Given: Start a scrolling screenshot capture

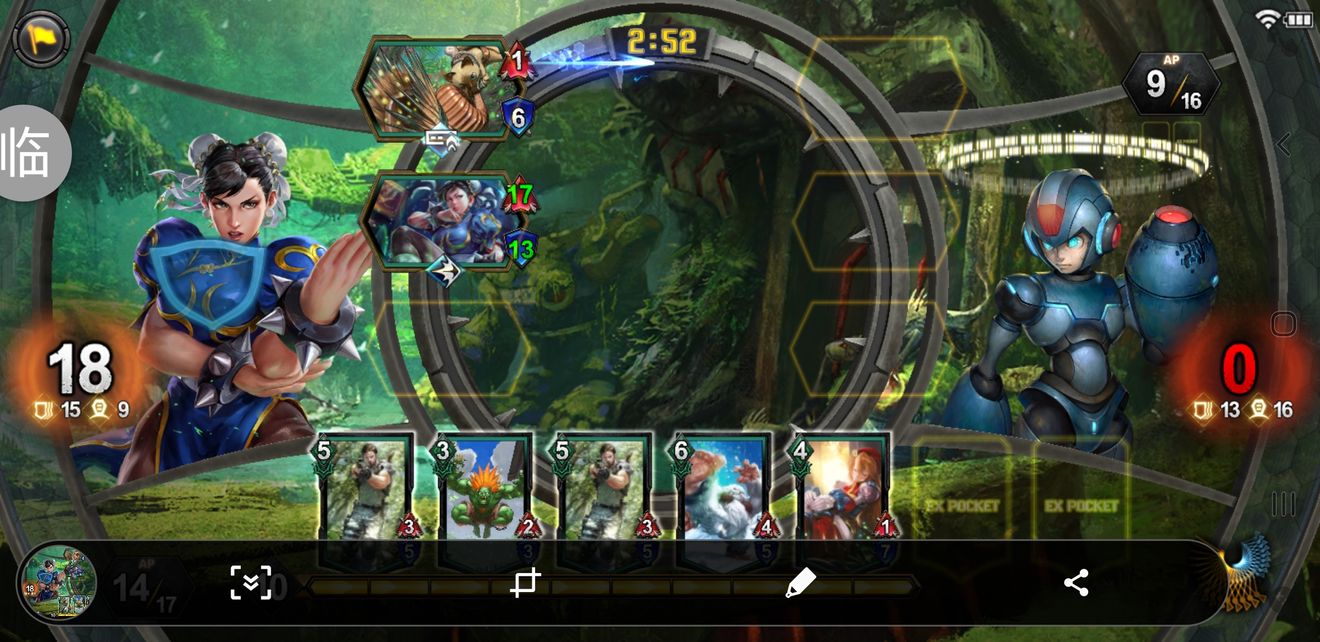Looking at the screenshot, I should coord(251,583).
